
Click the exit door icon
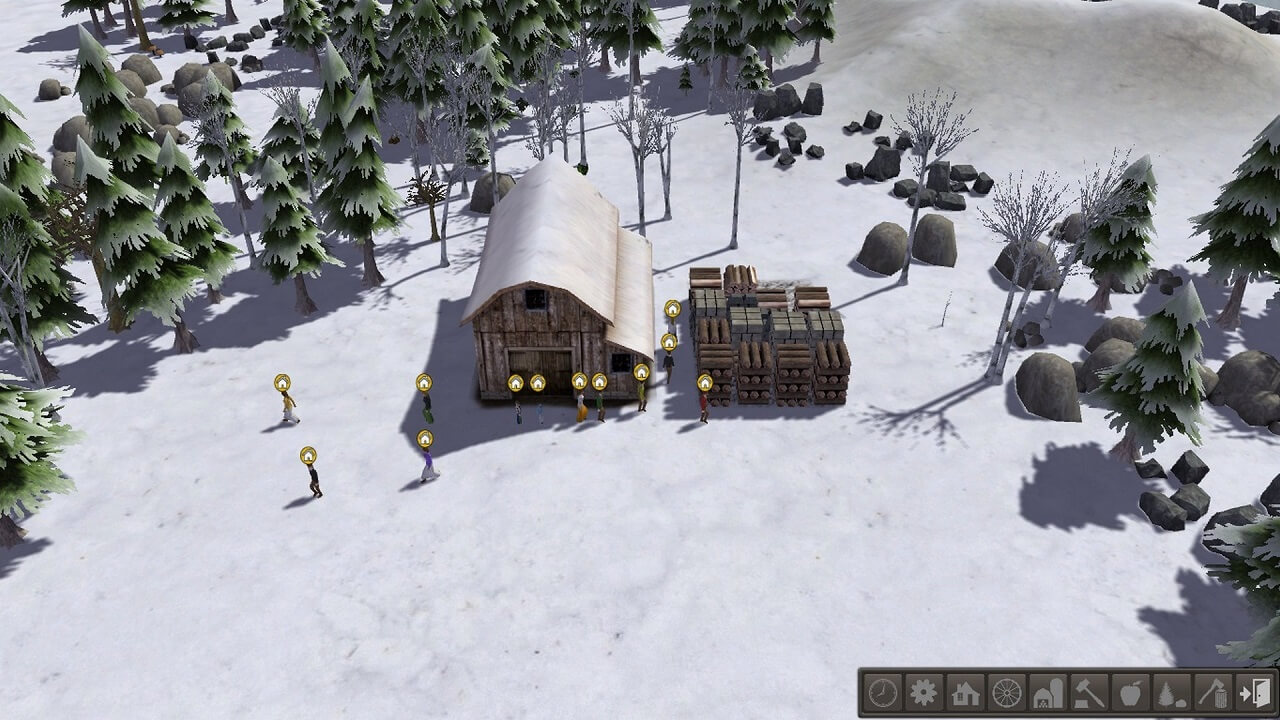[x=1254, y=692]
